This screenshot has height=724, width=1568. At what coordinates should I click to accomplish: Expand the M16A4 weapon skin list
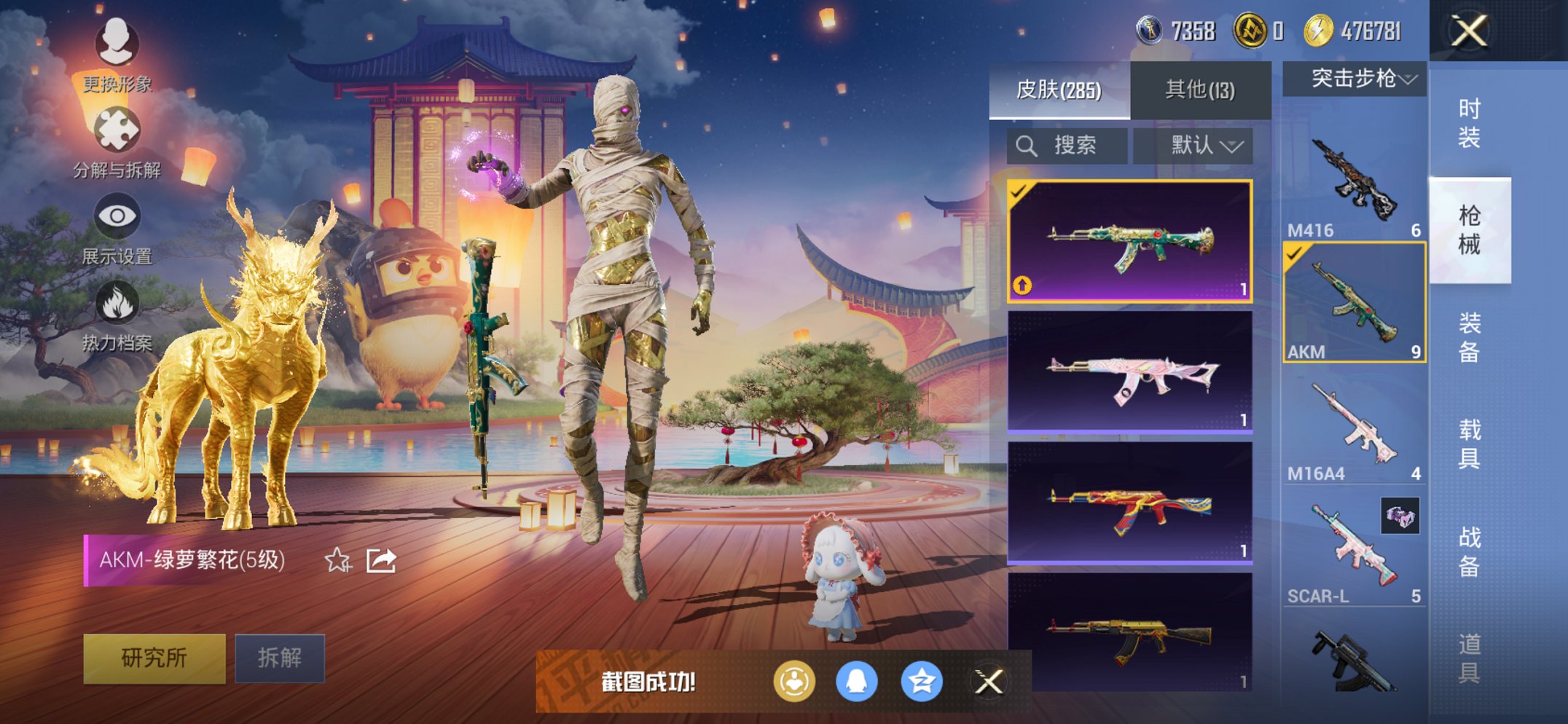(x=1354, y=430)
